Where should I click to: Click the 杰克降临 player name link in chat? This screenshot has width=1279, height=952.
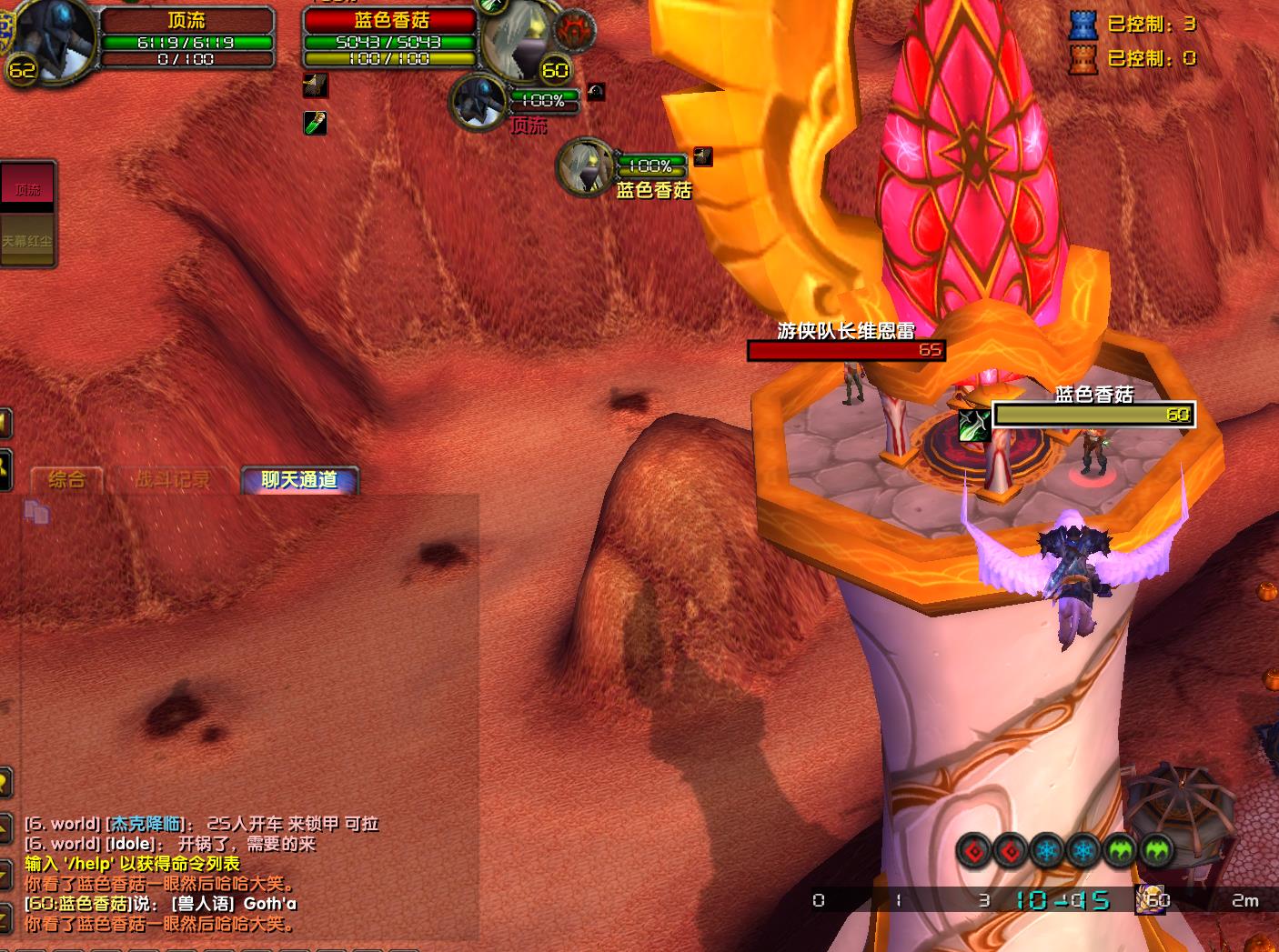tap(146, 824)
